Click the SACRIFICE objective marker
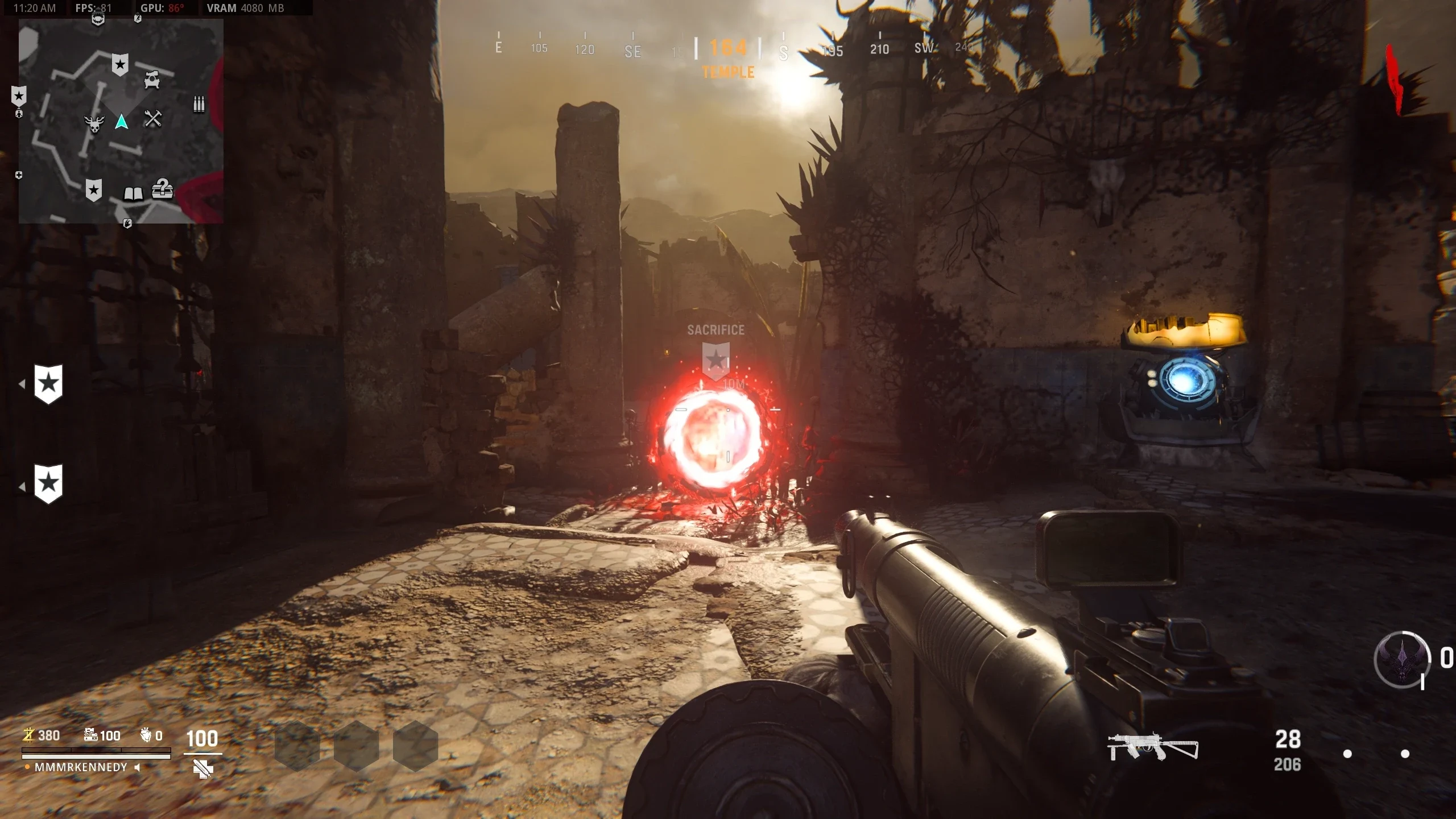The width and height of the screenshot is (1456, 819). point(715,359)
